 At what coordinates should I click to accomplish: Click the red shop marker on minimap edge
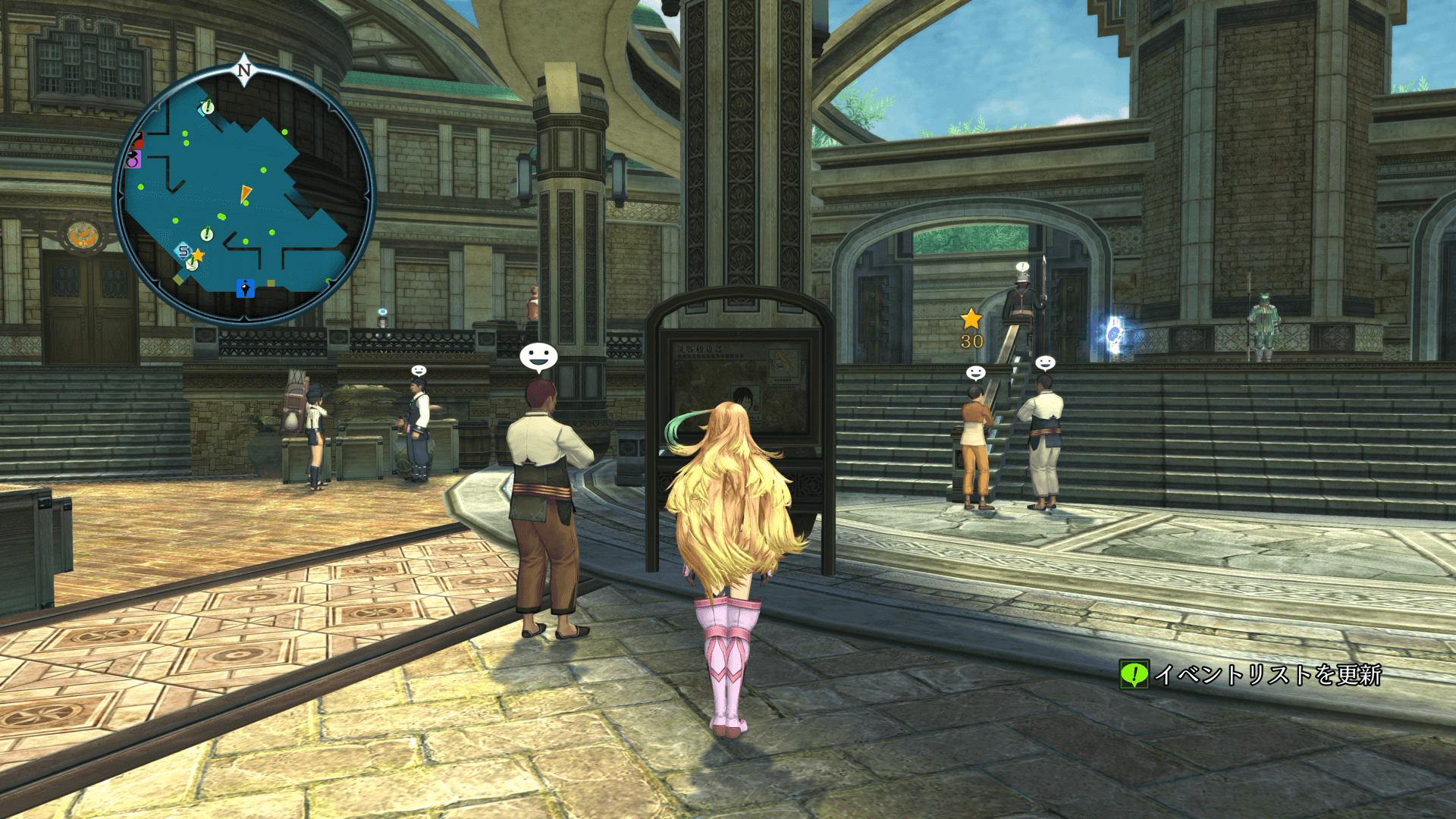[137, 140]
